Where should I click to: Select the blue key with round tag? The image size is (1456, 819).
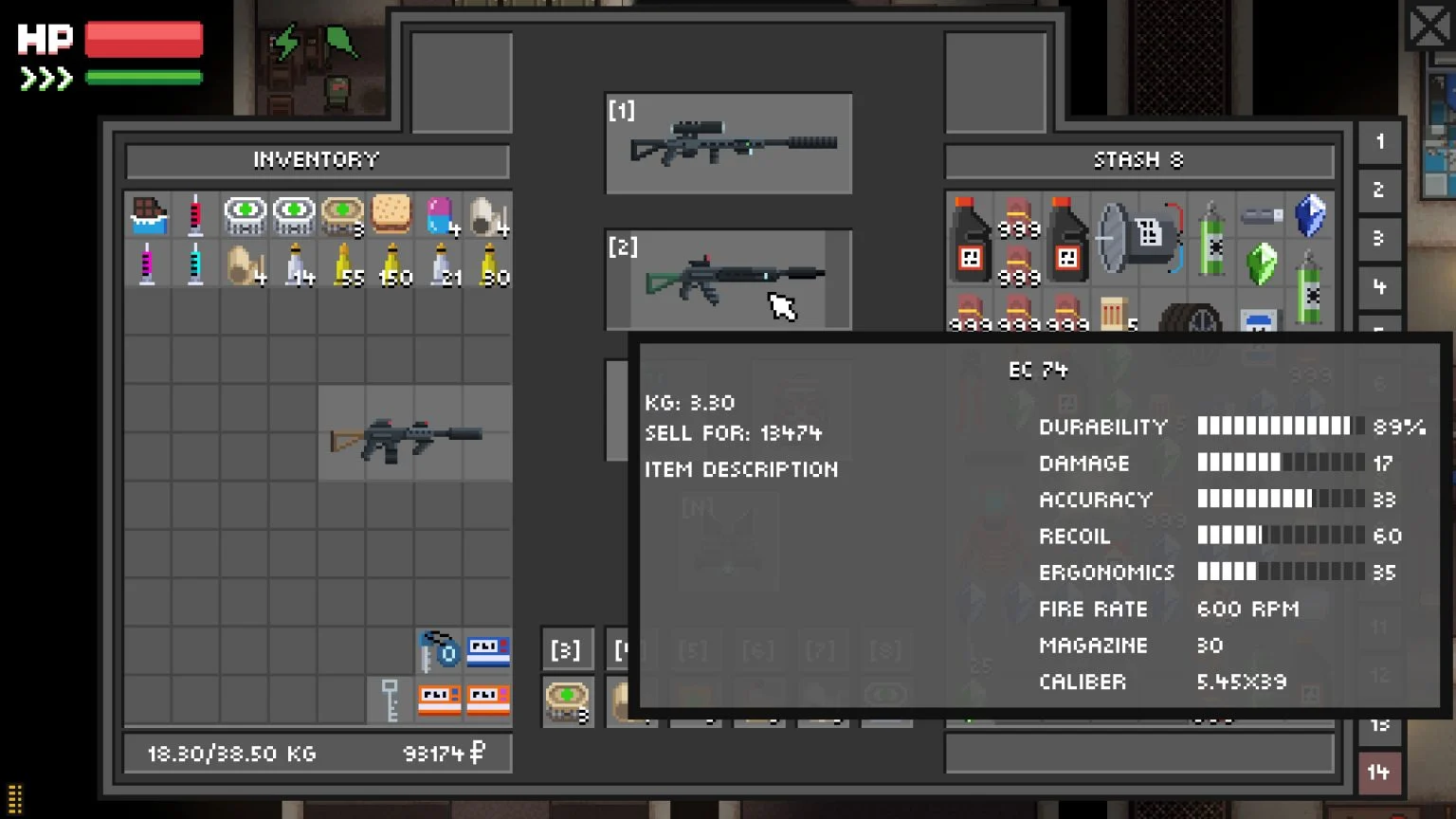pos(439,651)
